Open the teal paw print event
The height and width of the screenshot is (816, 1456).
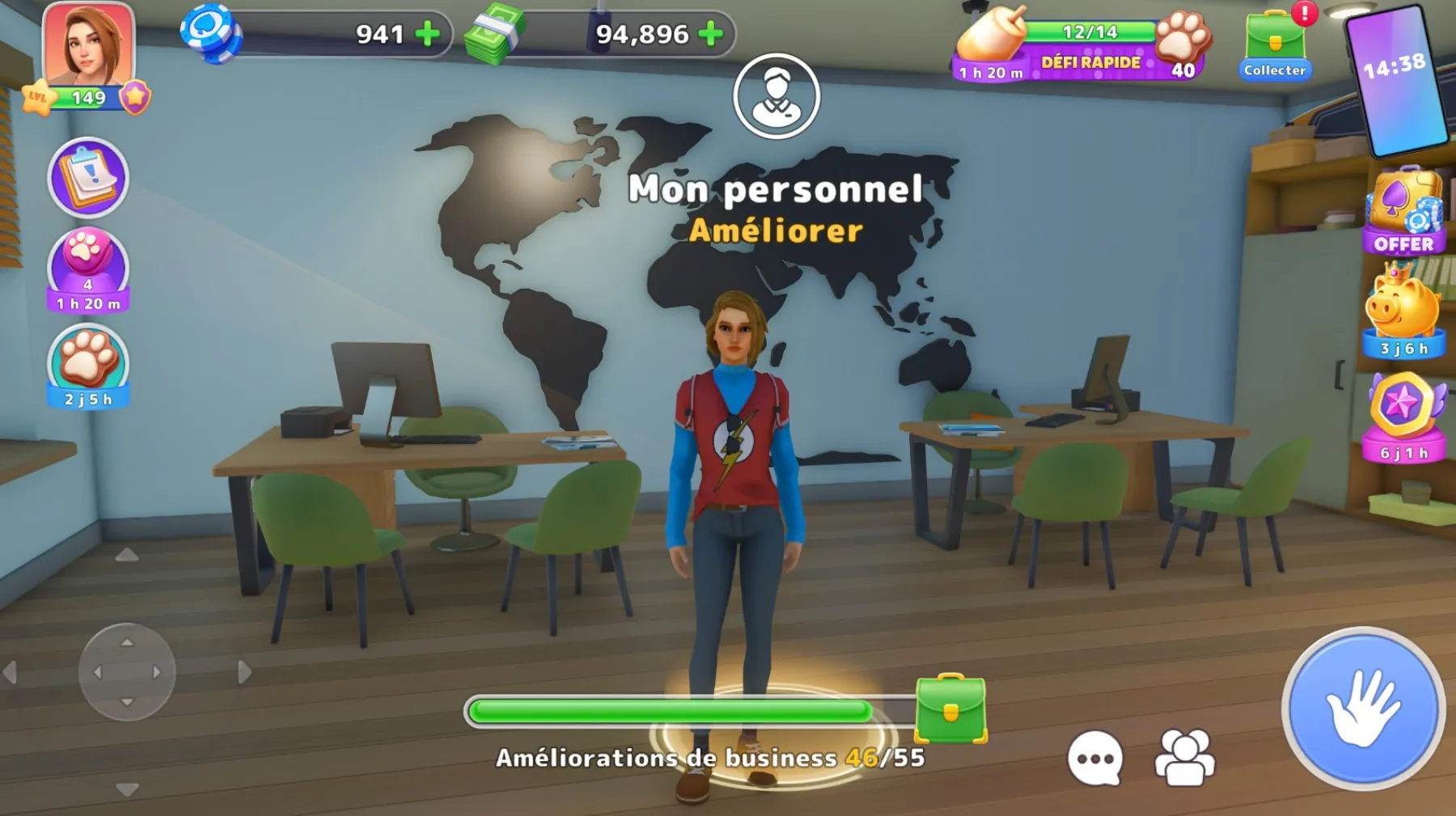click(x=88, y=366)
